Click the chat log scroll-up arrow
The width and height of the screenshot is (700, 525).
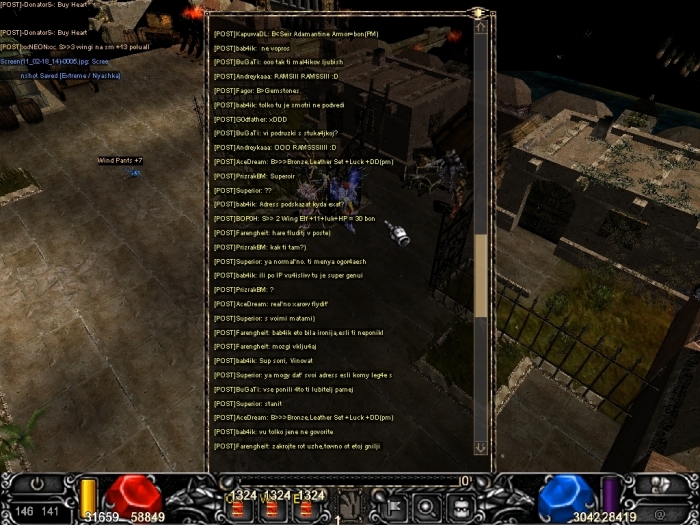[481, 29]
